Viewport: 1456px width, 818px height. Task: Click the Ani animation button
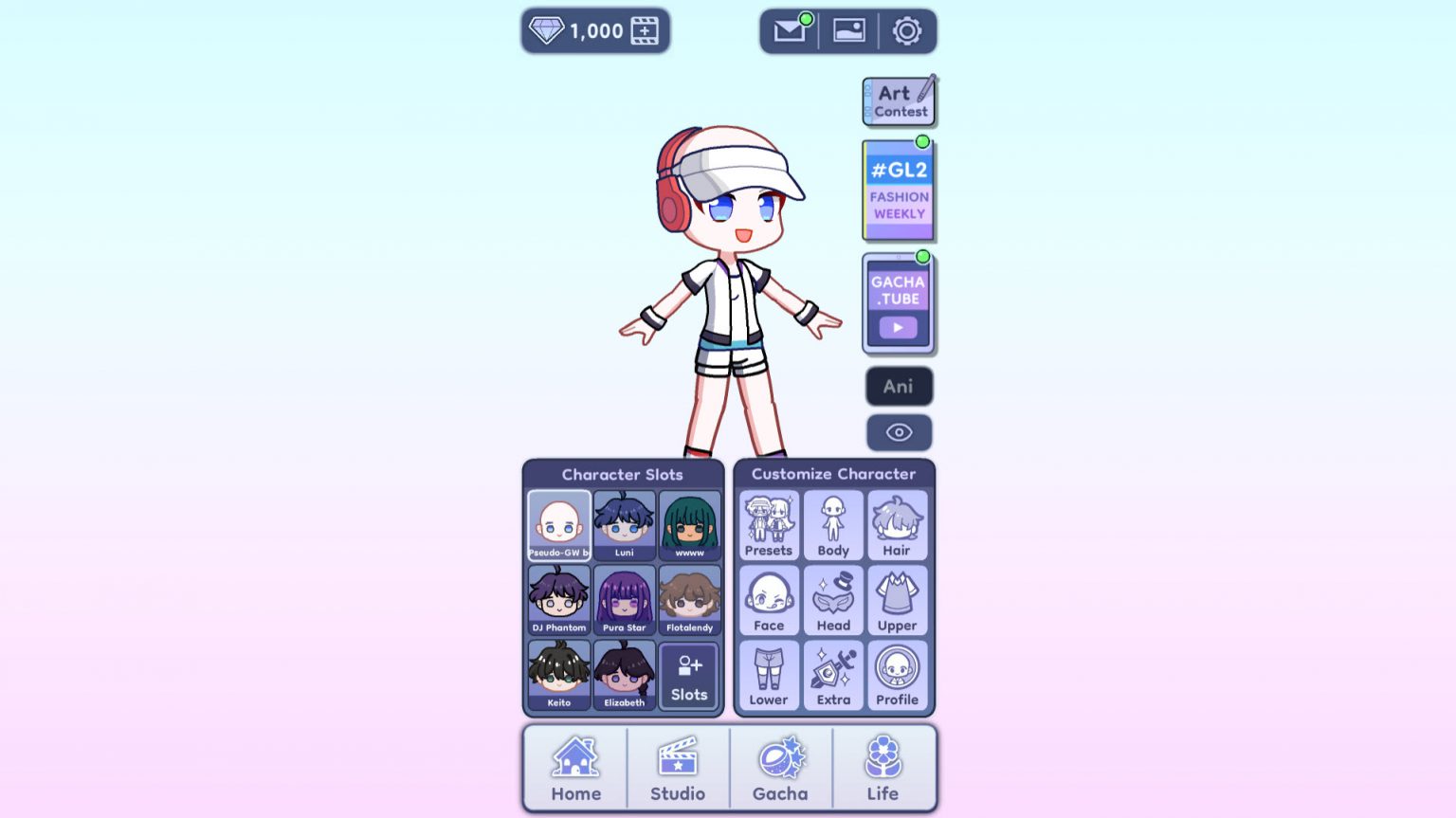898,386
